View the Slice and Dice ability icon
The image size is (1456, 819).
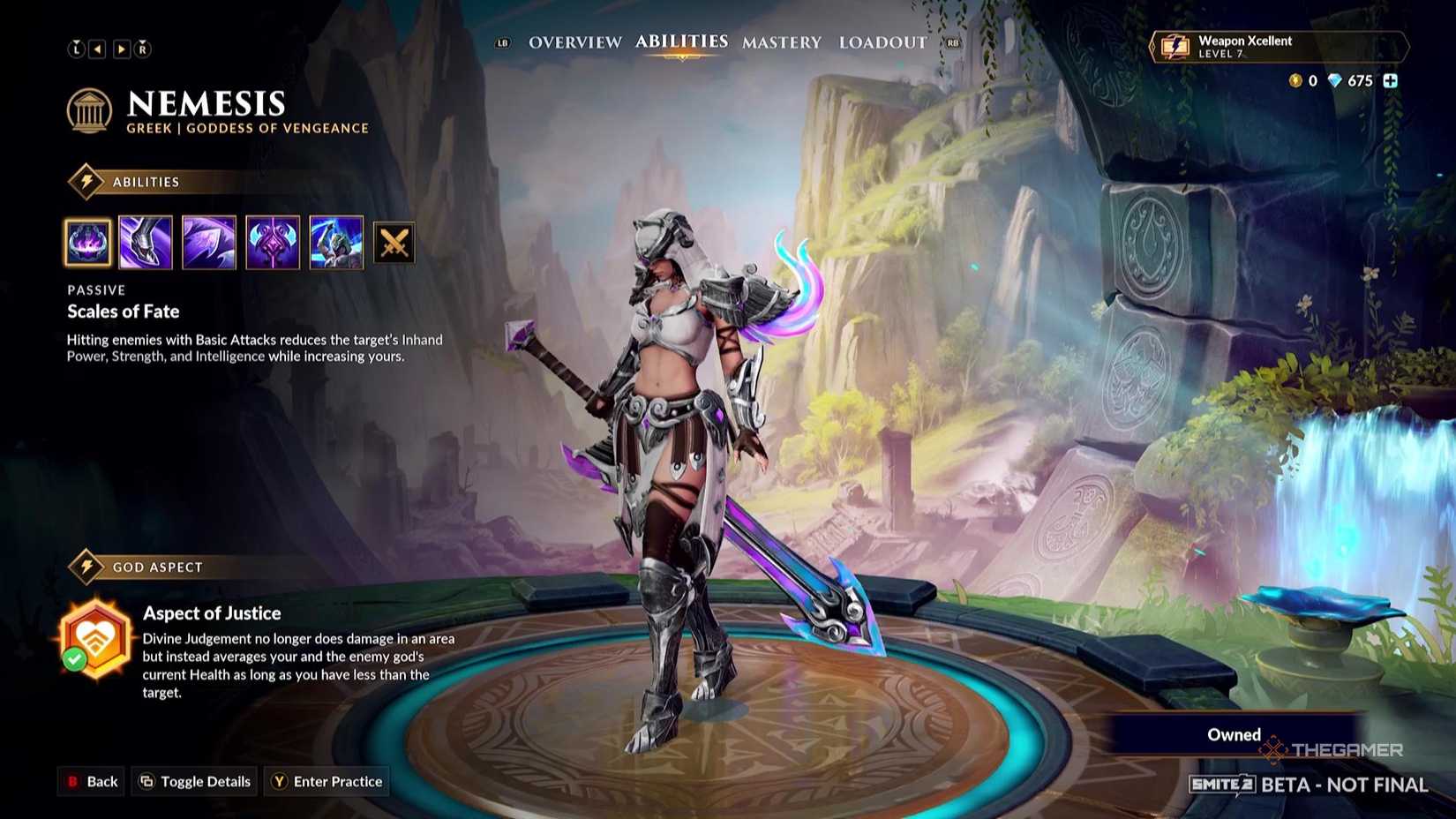tap(209, 242)
